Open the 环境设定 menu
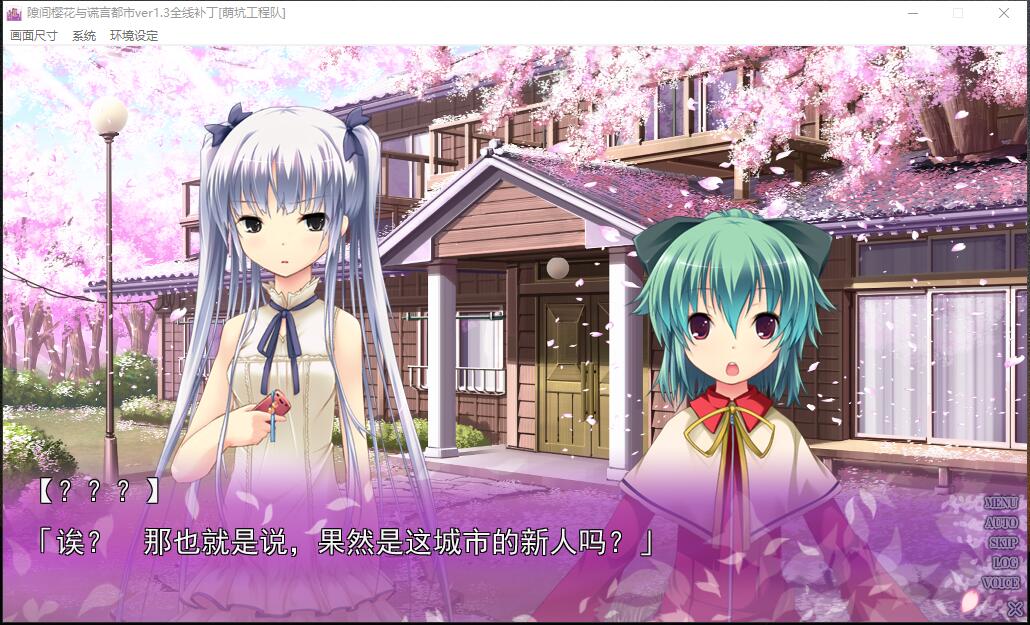 pos(134,35)
